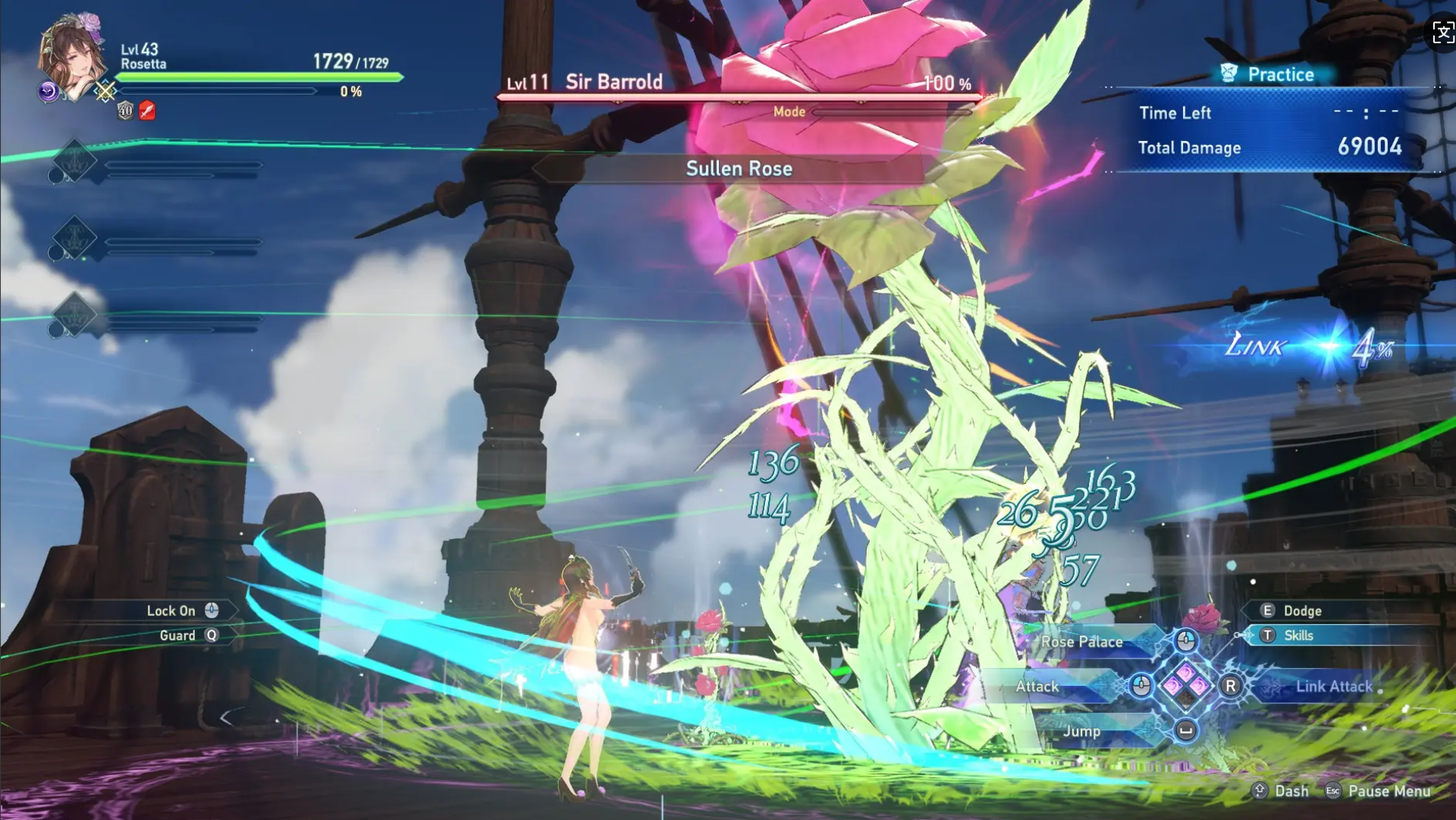Click the Practice panel header
The width and height of the screenshot is (1456, 820).
tap(1280, 74)
